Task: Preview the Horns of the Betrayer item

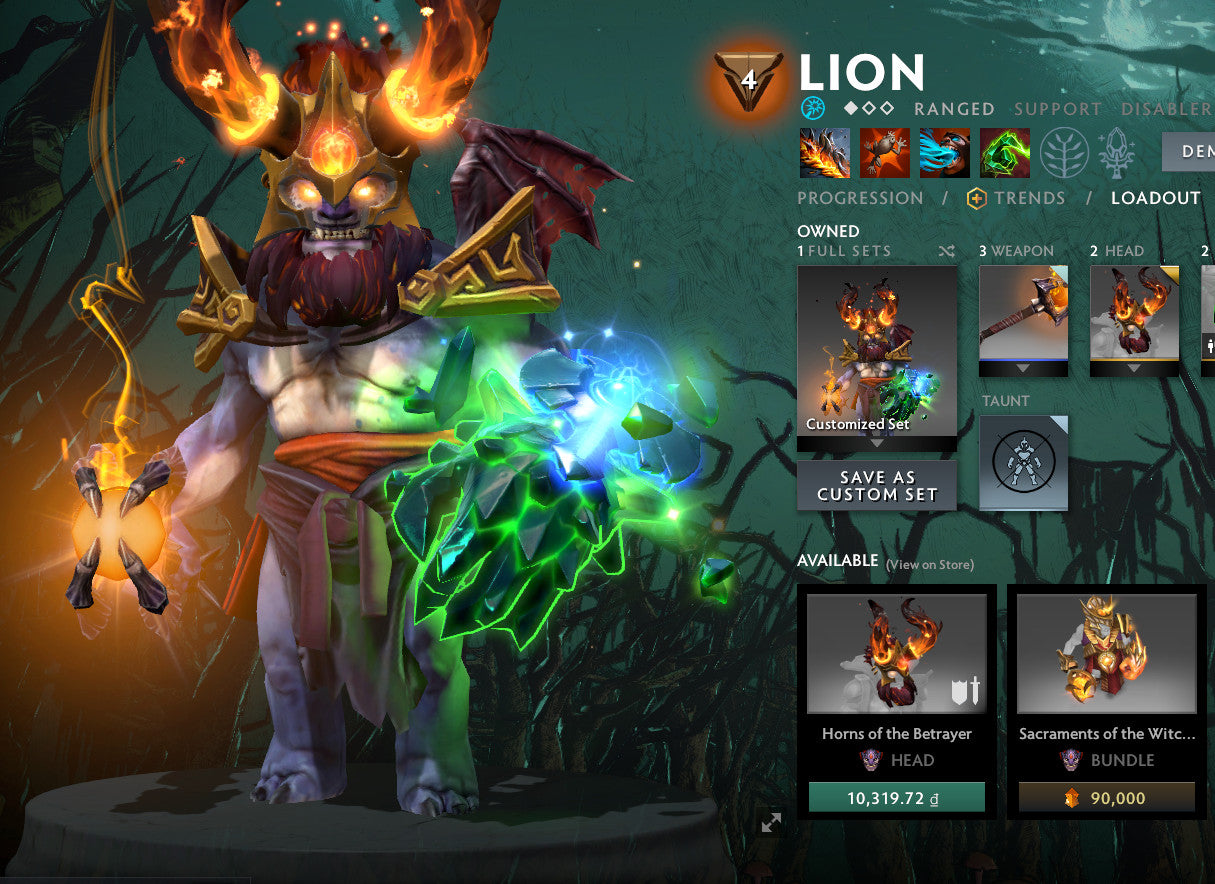Action: (x=896, y=653)
